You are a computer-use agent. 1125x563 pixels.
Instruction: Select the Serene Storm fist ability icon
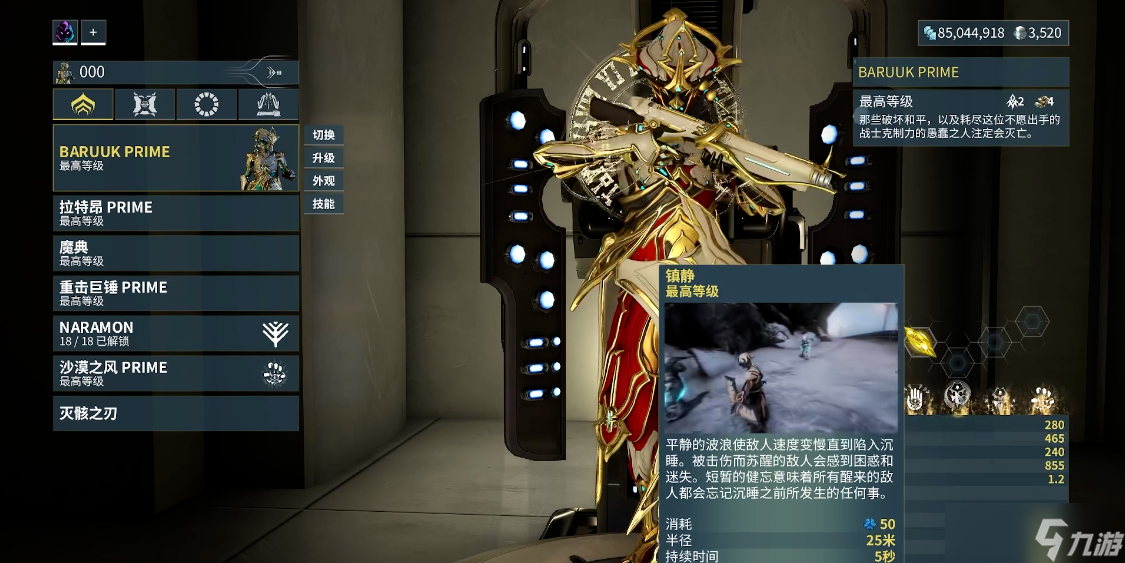click(1042, 399)
